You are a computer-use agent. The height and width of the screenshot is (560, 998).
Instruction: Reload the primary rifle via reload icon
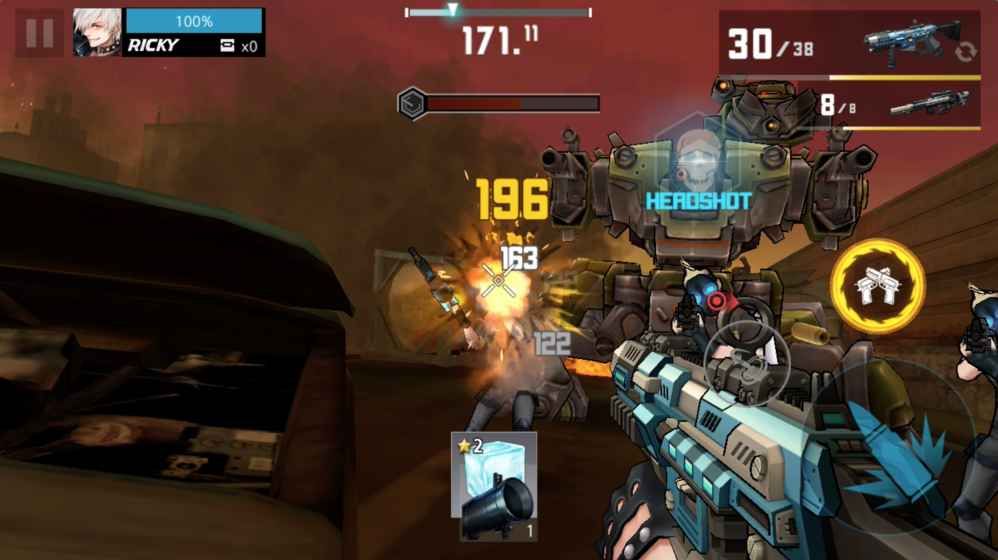964,52
